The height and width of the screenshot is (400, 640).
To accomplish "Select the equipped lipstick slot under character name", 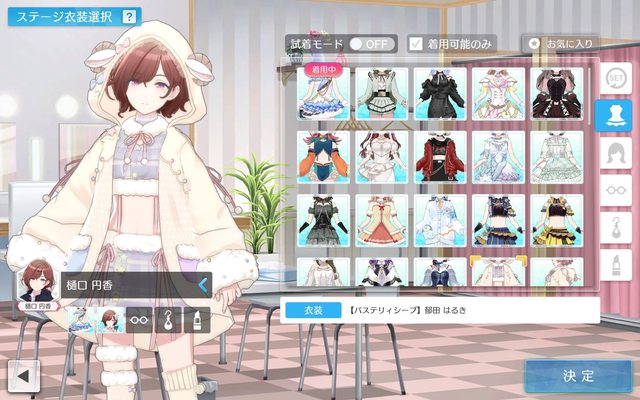I will click(x=196, y=320).
